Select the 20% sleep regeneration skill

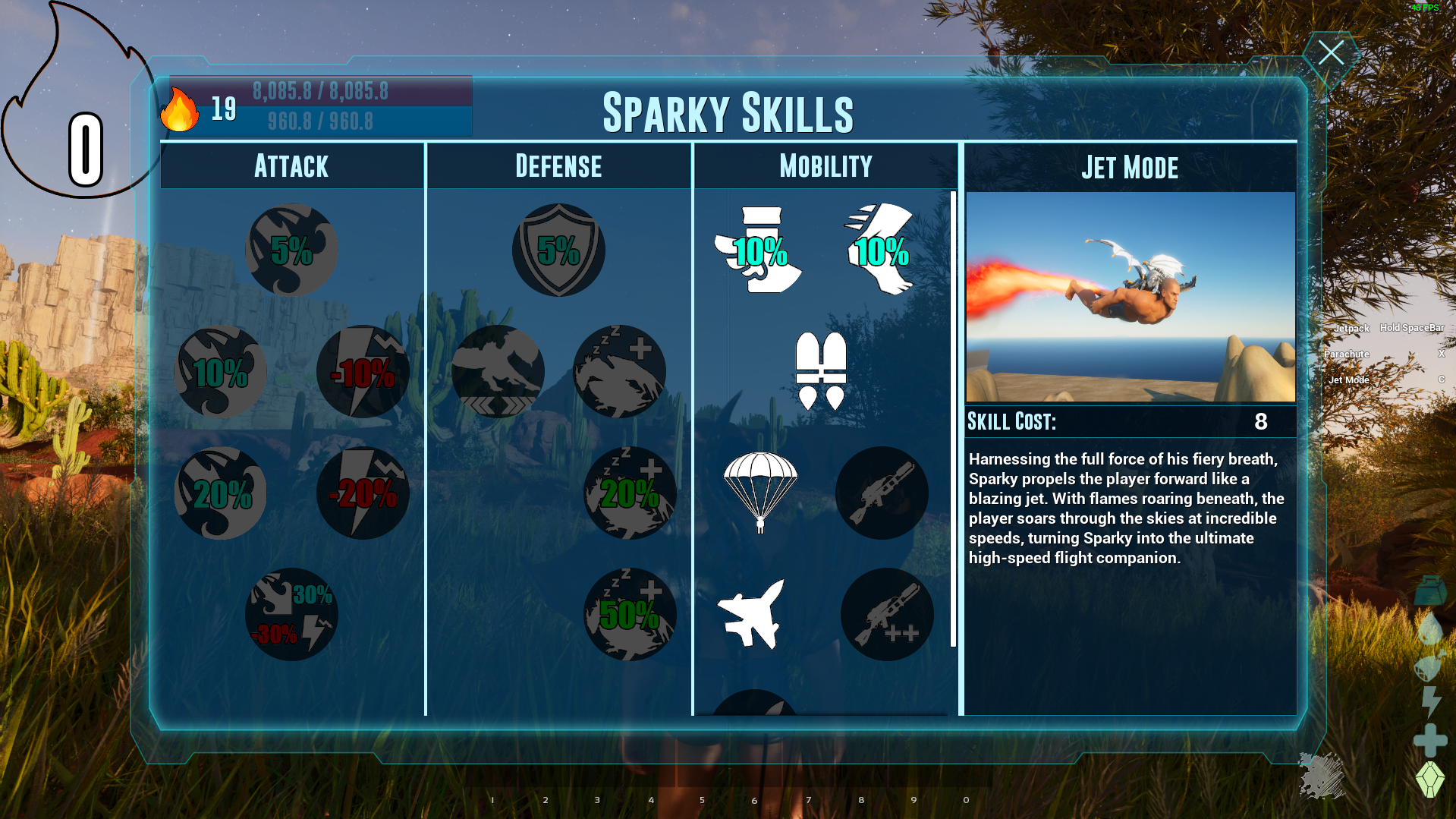click(x=629, y=493)
